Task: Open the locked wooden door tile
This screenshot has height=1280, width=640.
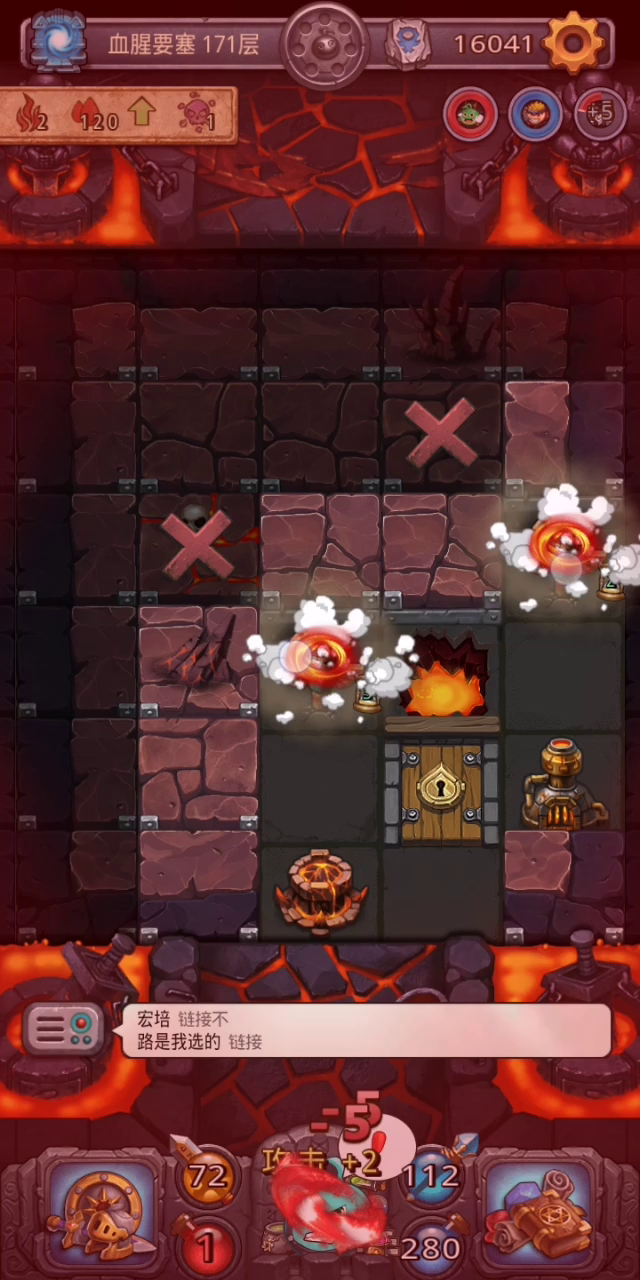Action: pos(441,790)
